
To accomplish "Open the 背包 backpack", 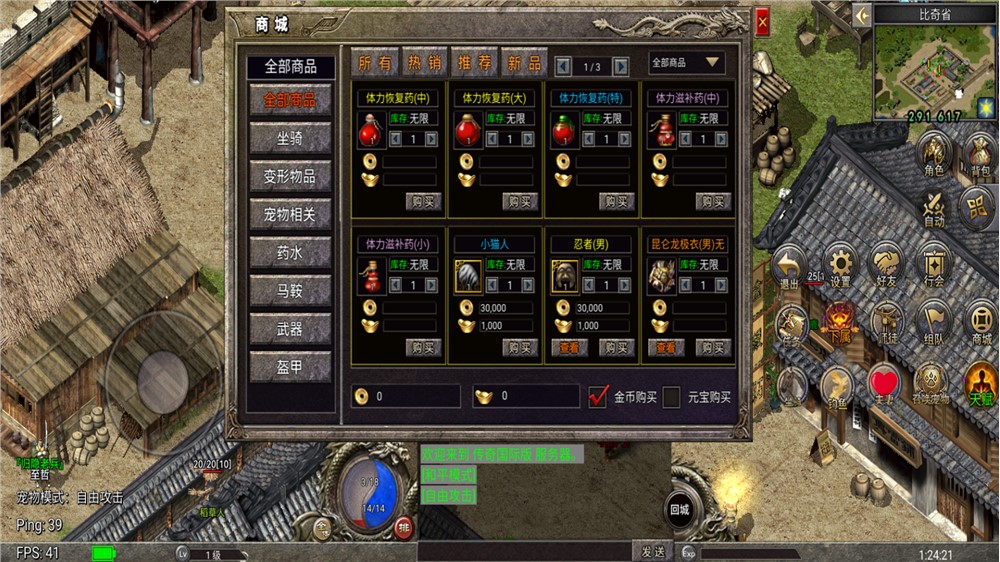I will point(980,156).
